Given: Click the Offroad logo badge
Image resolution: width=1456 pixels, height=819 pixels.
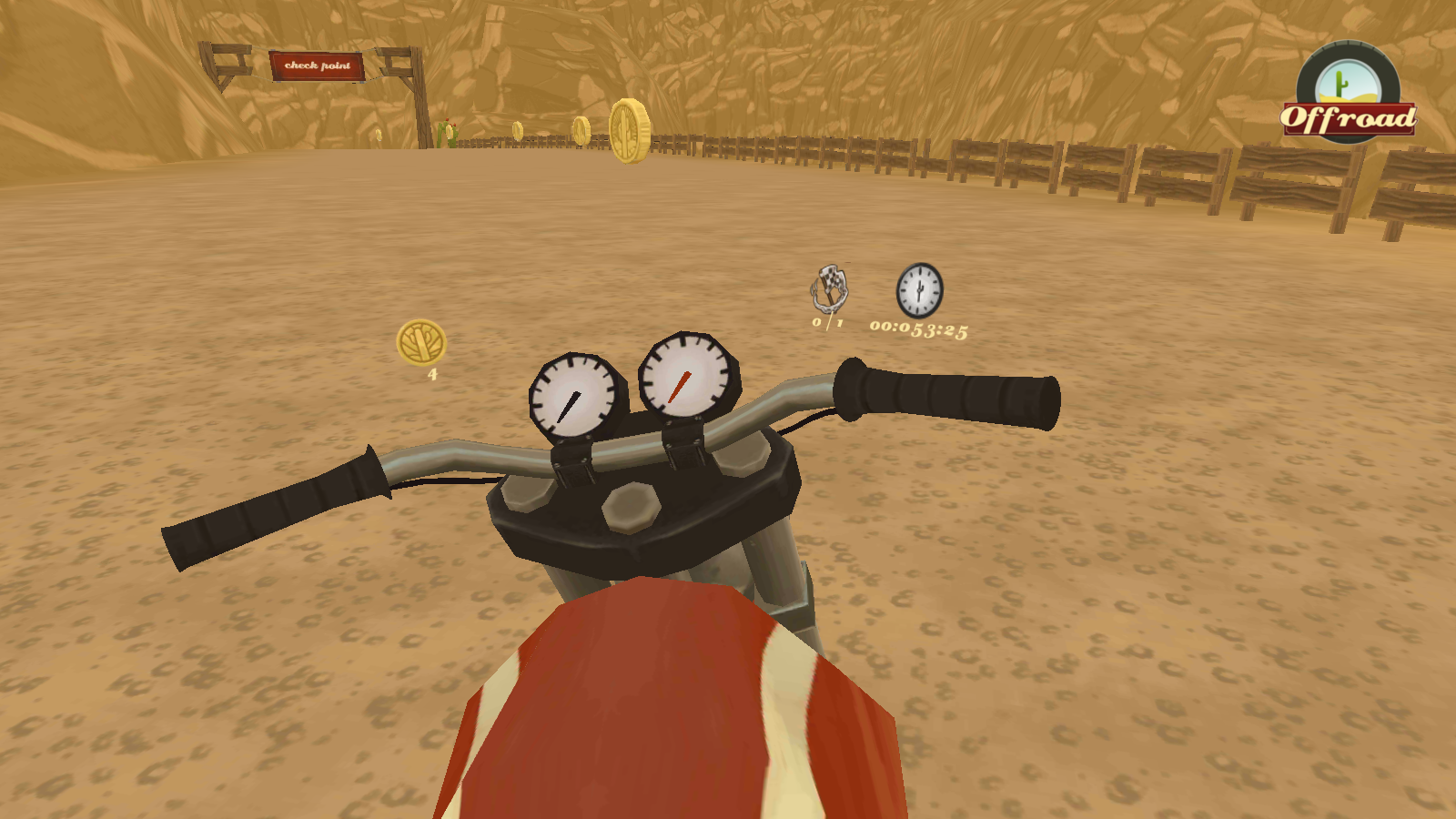Looking at the screenshot, I should (1348, 96).
